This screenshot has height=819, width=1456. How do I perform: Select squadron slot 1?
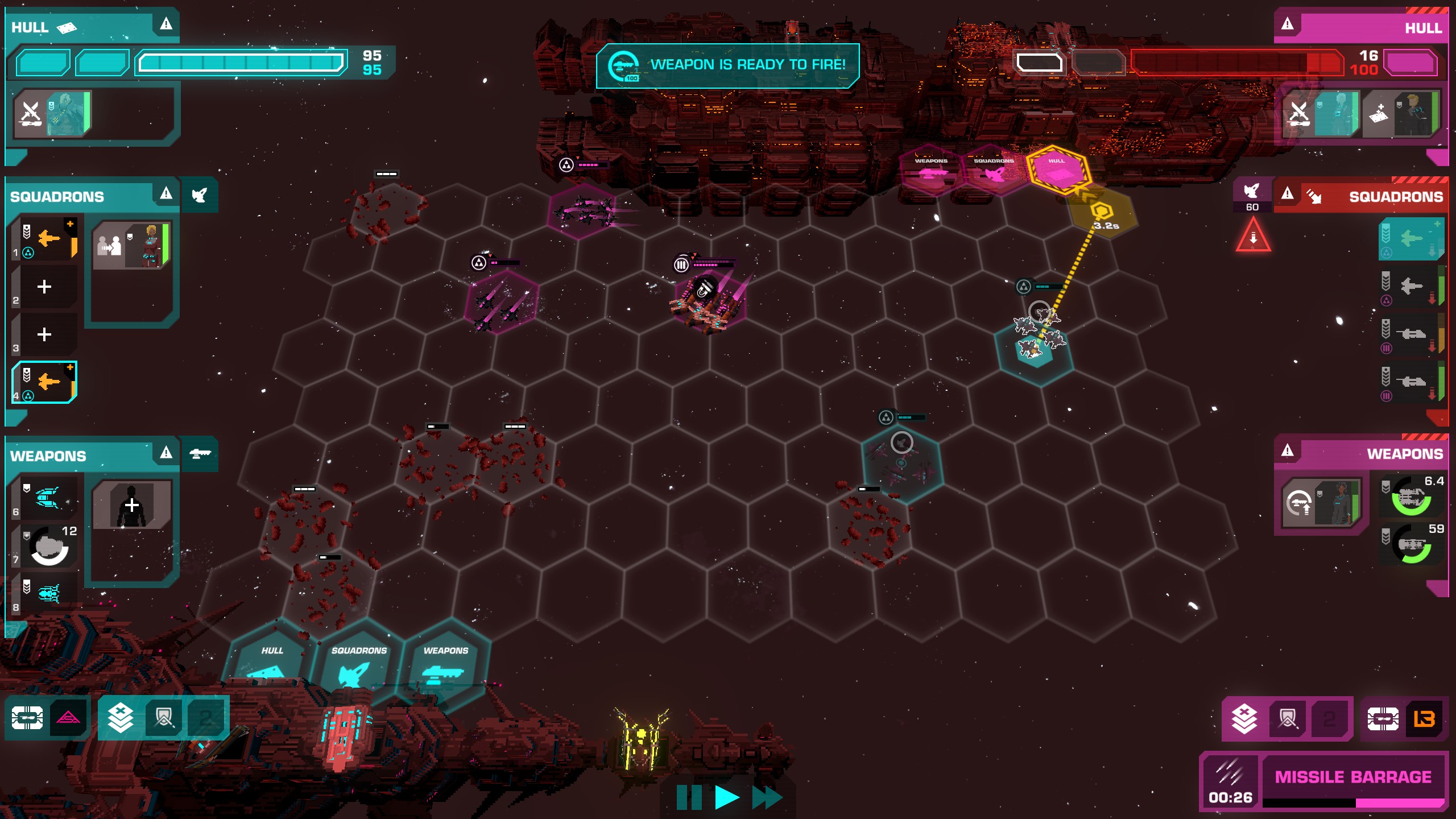coord(45,239)
